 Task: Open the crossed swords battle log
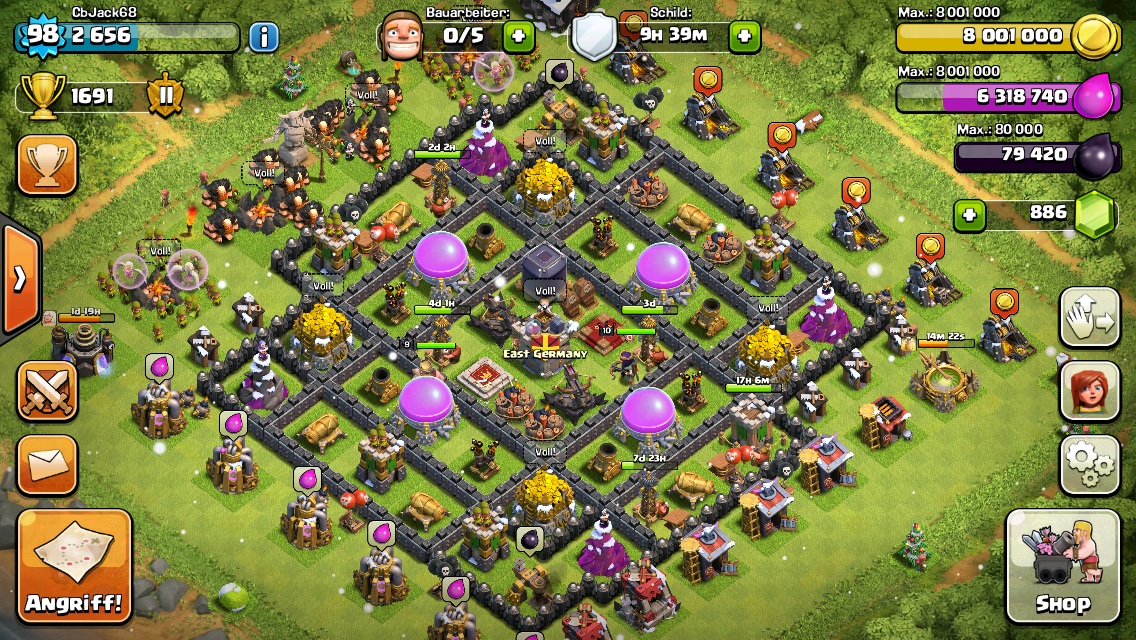pos(47,389)
